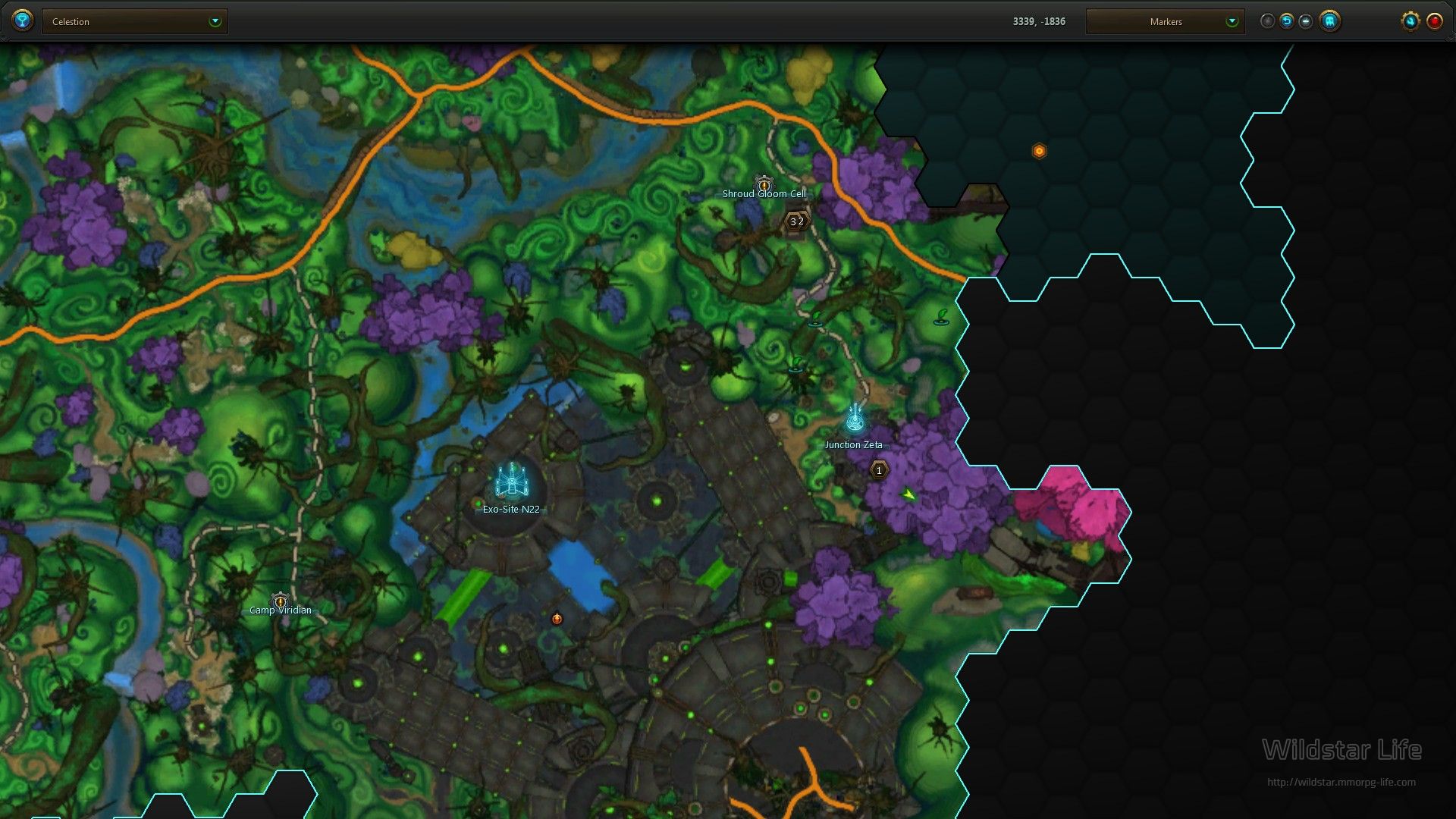This screenshot has width=1456, height=819.
Task: Select the Junction Zeta map marker
Action: (855, 419)
